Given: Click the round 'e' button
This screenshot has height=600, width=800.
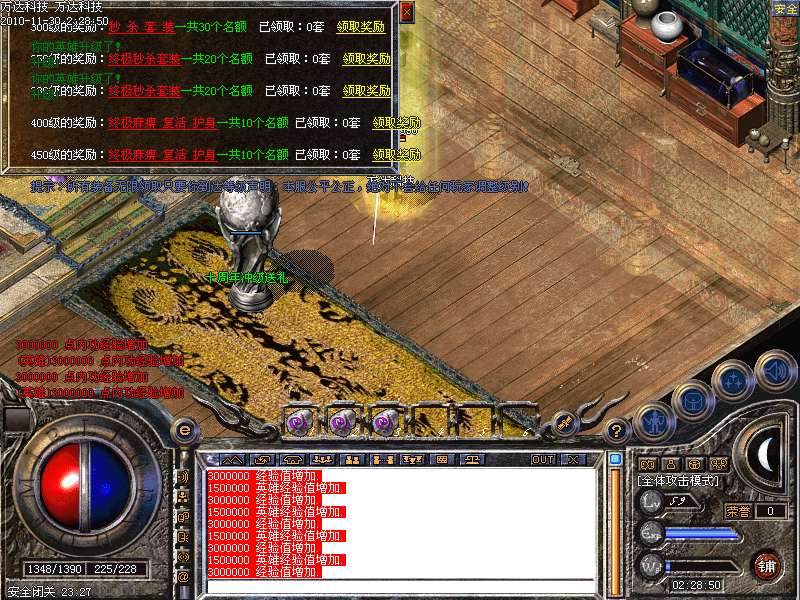Looking at the screenshot, I should point(184,430).
